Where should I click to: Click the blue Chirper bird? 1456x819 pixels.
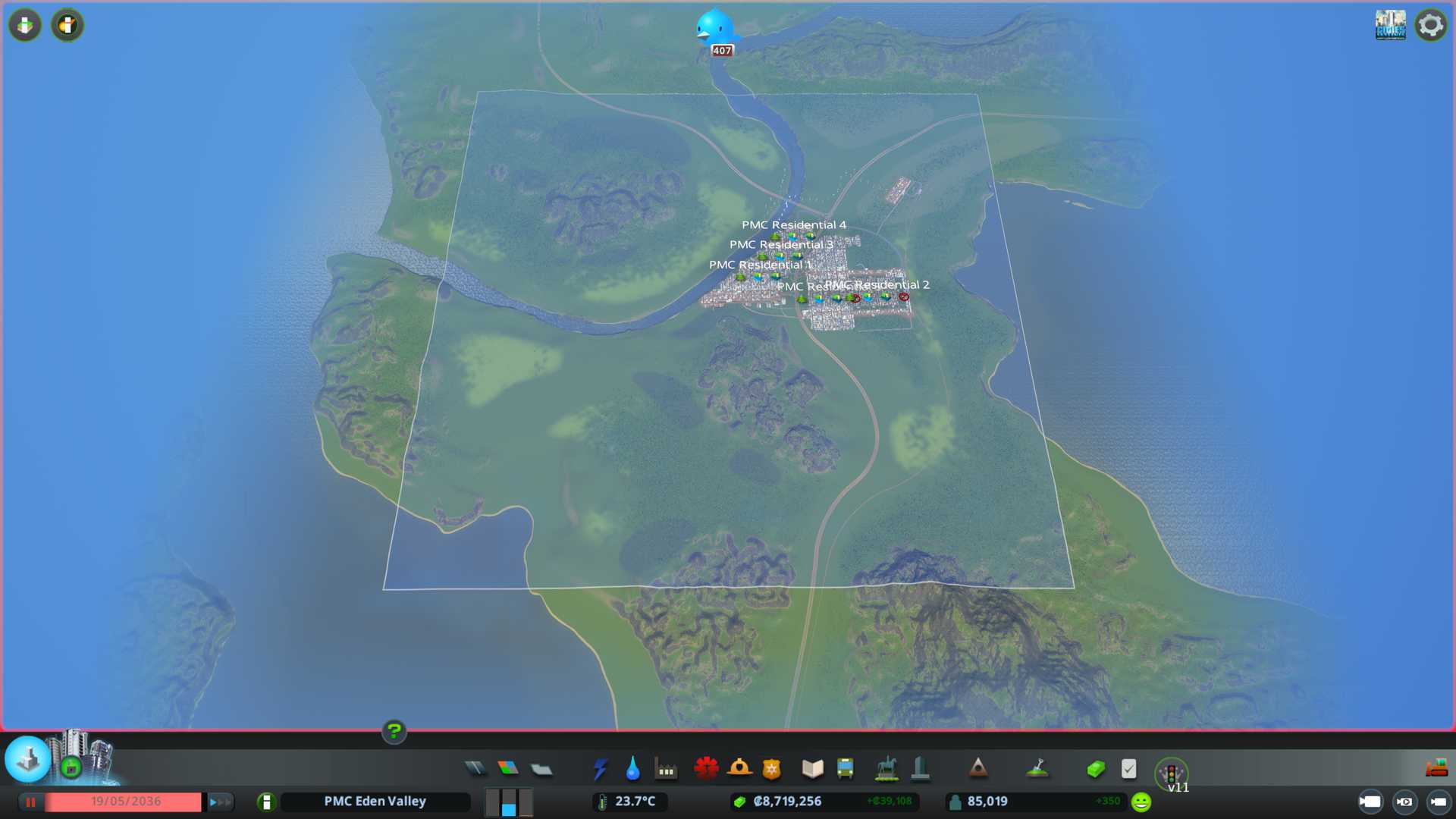(715, 29)
